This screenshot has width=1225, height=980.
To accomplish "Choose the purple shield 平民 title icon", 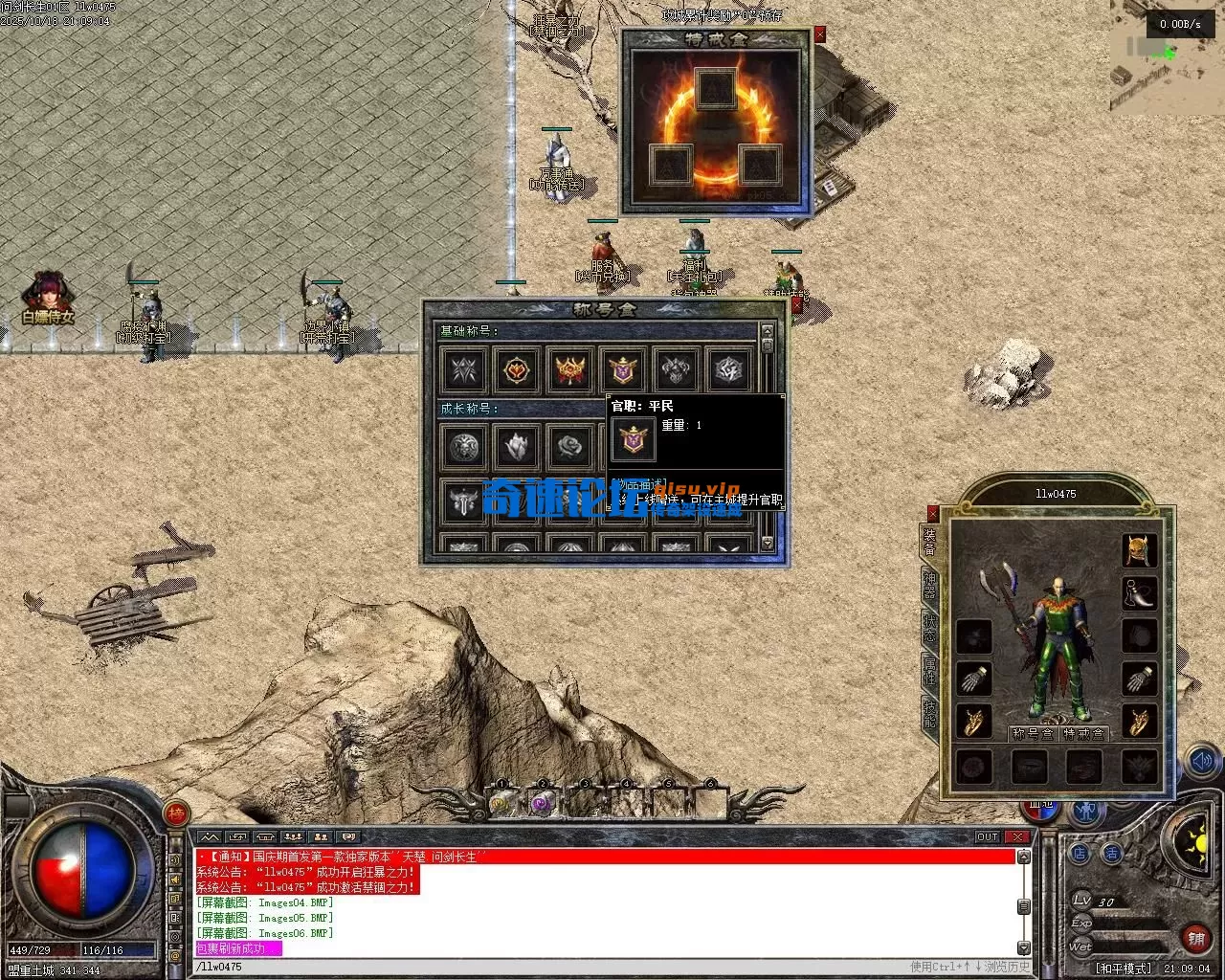I will tap(622, 369).
